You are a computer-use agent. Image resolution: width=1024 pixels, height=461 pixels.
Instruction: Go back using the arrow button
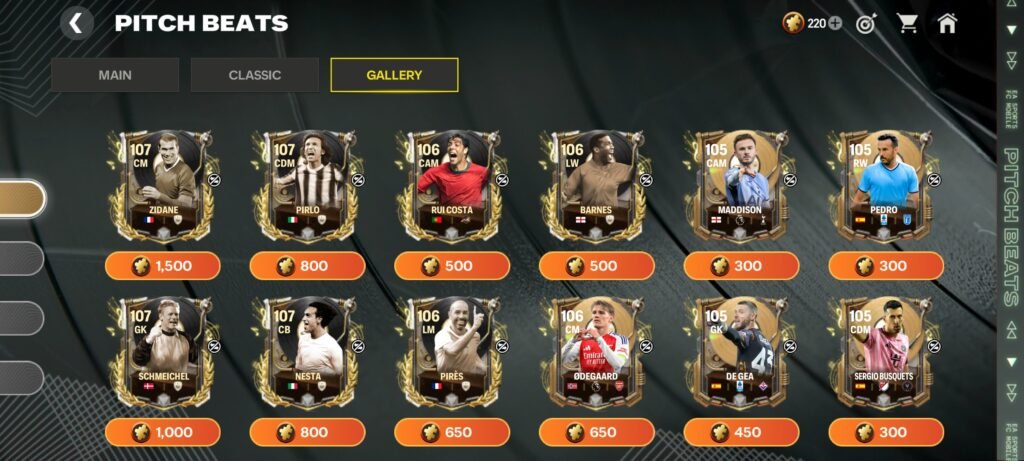point(77,23)
